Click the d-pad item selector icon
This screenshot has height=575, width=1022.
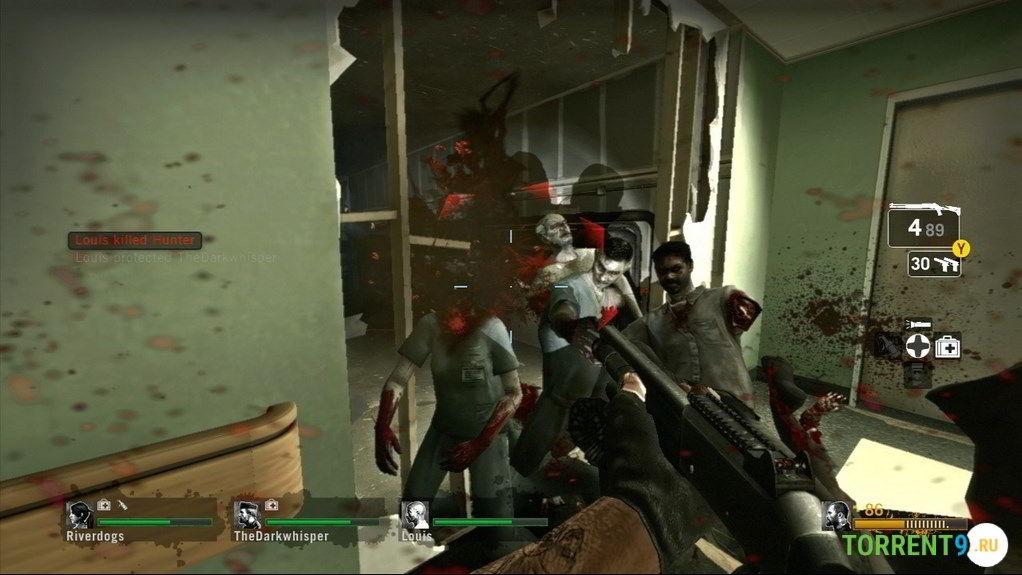[917, 346]
